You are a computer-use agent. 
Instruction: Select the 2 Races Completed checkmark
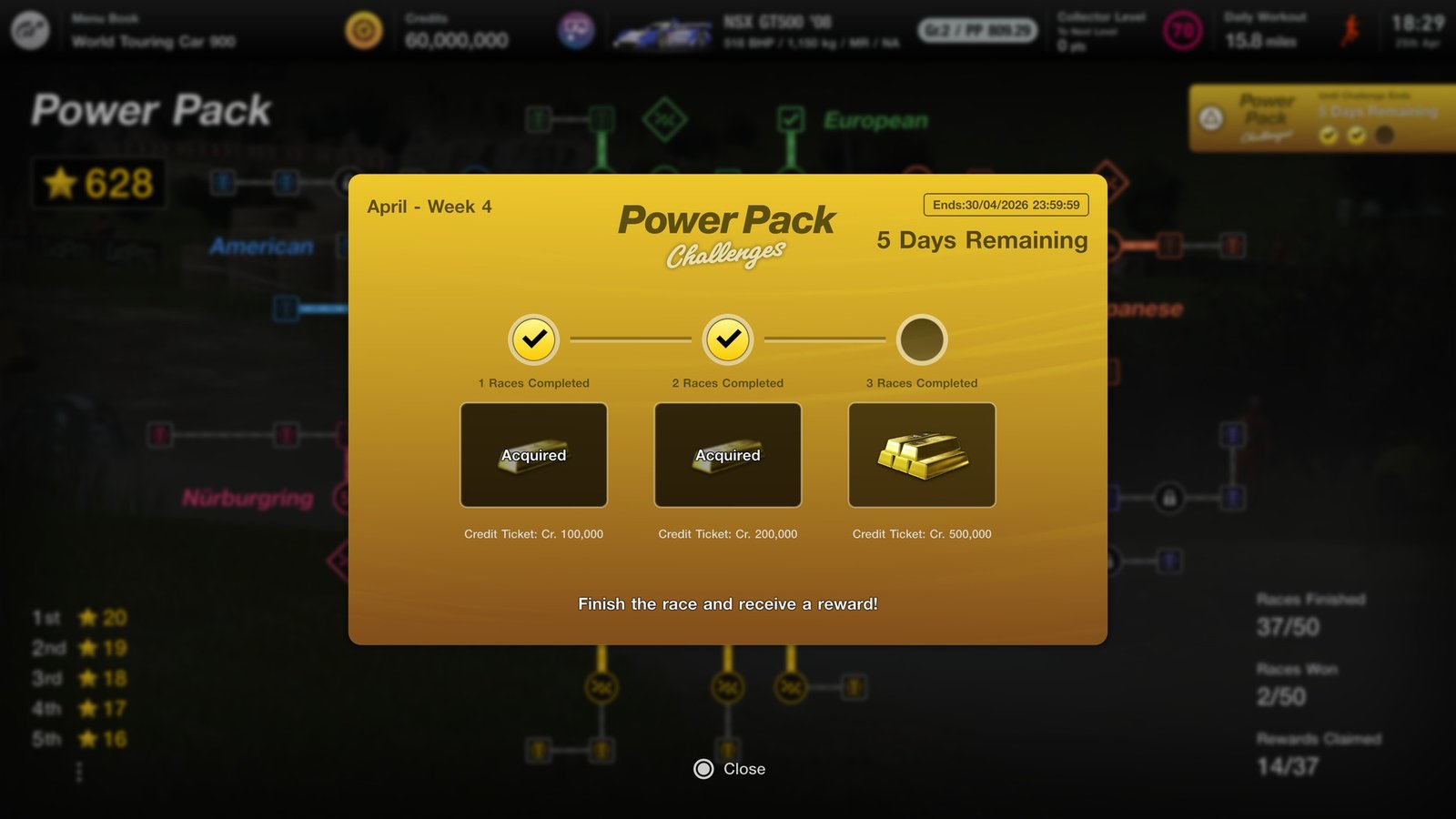click(x=726, y=340)
